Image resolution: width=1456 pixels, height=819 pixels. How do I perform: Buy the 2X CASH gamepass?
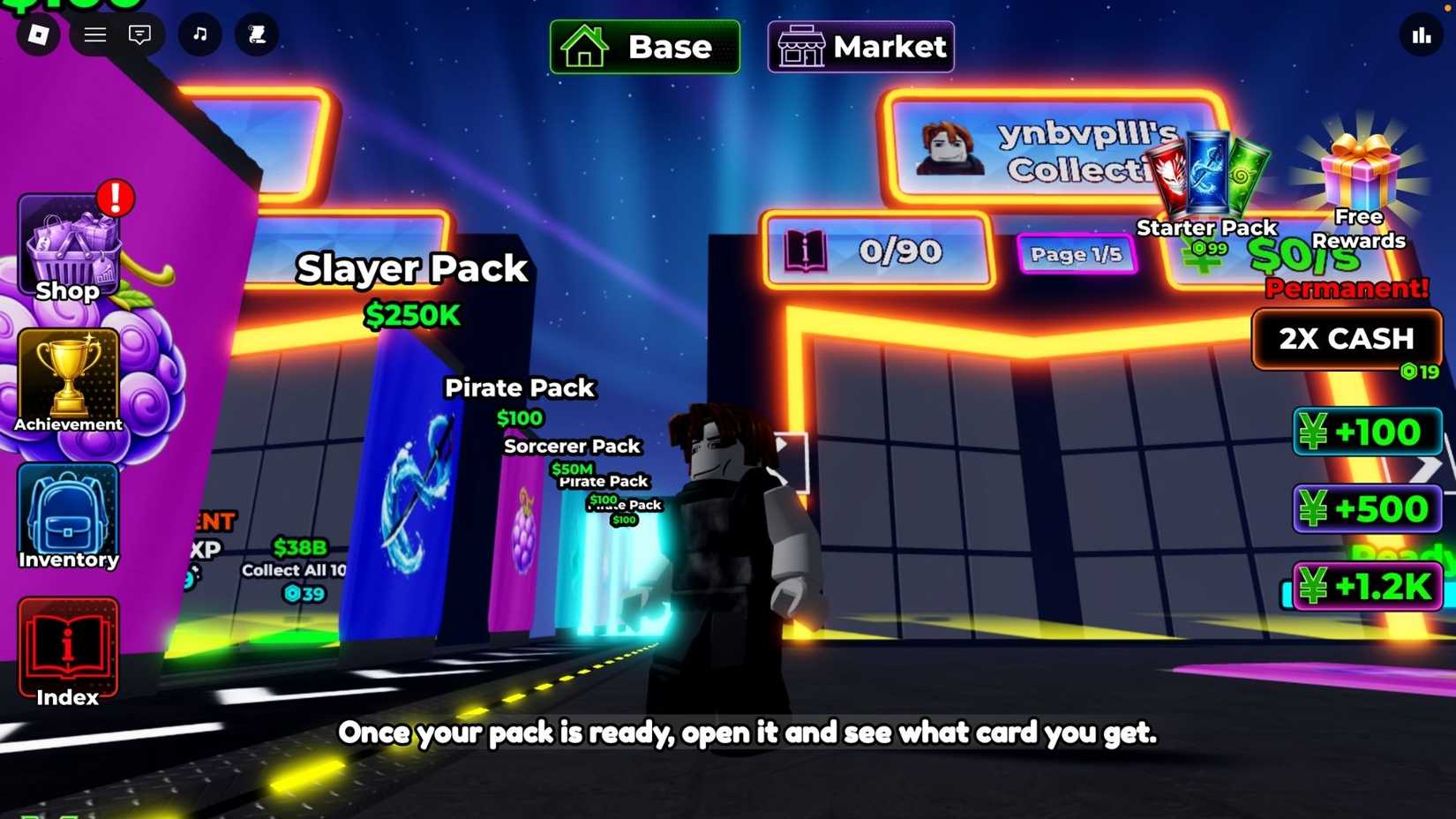click(1347, 339)
